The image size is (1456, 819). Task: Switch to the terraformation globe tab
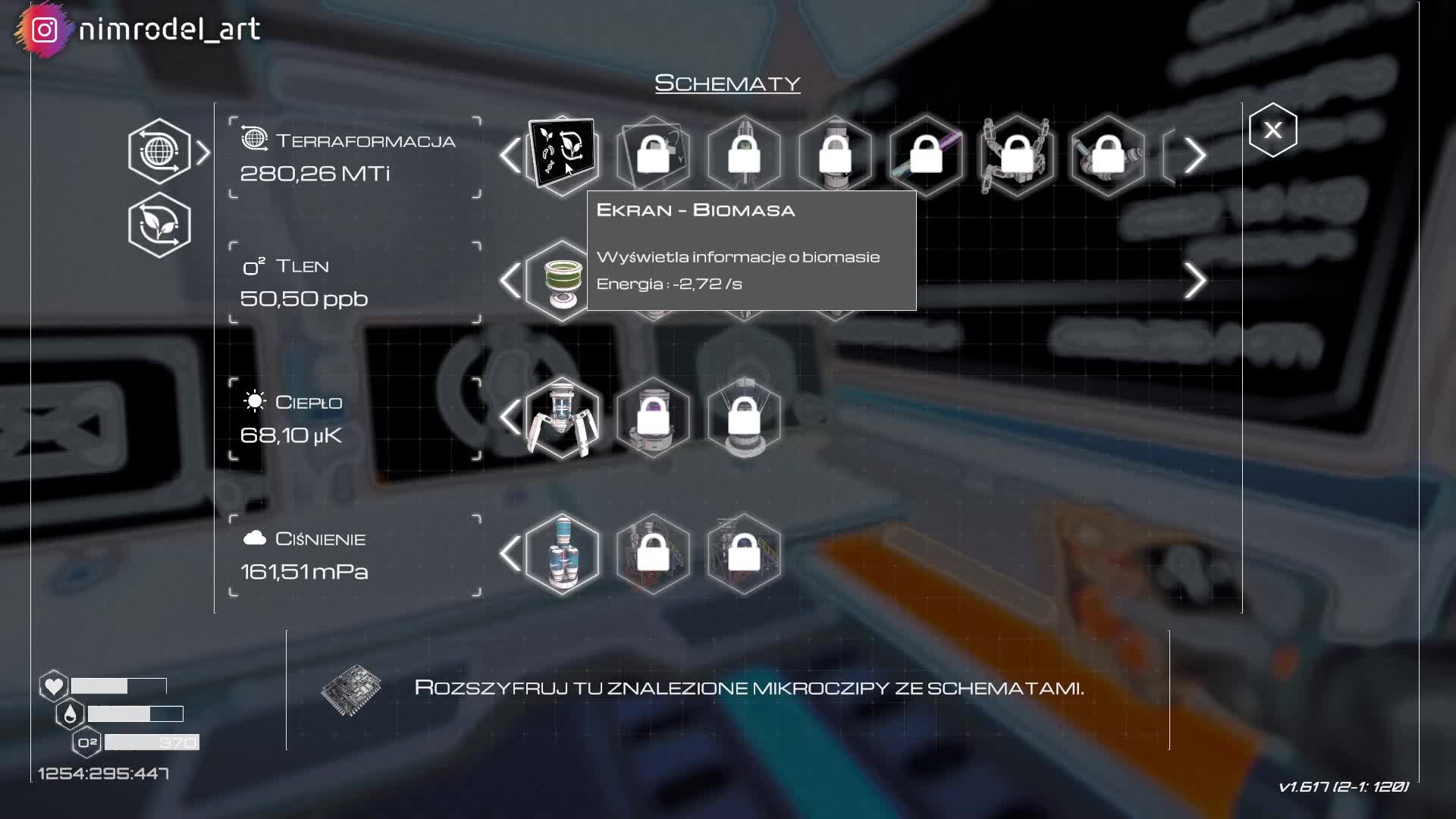click(159, 152)
